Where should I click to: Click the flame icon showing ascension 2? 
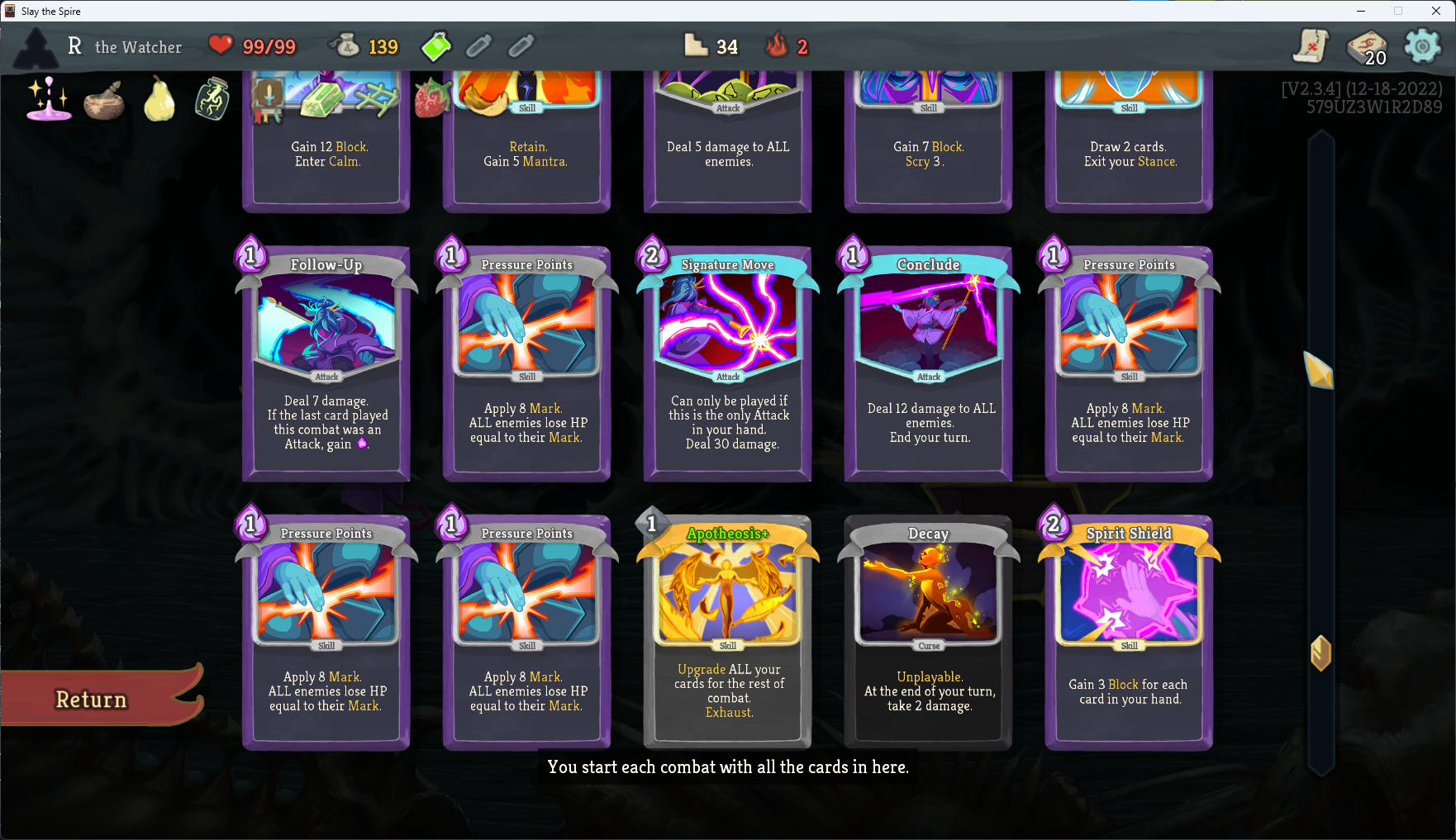pos(776,46)
